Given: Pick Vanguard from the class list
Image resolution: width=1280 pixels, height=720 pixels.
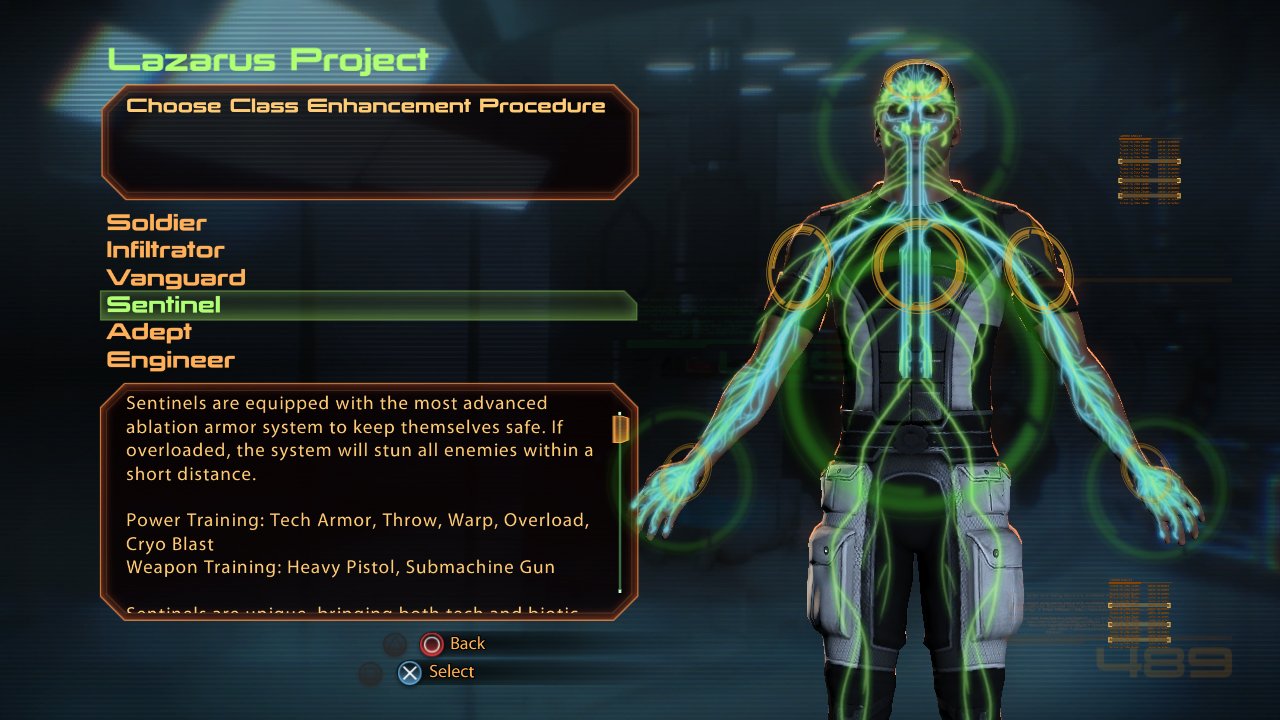Looking at the screenshot, I should (x=176, y=278).
